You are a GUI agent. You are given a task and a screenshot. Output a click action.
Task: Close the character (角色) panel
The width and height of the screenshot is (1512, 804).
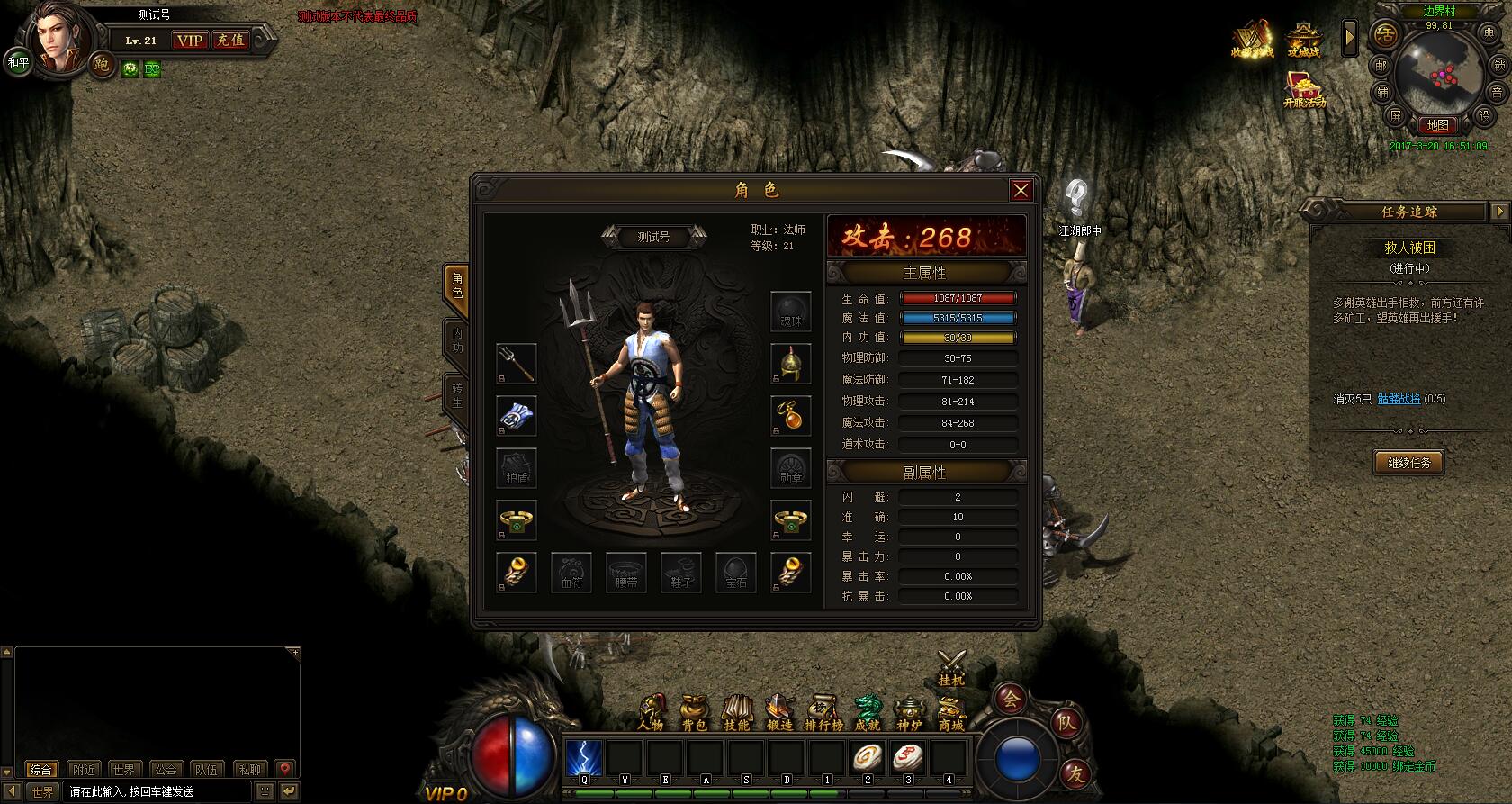[x=1020, y=190]
